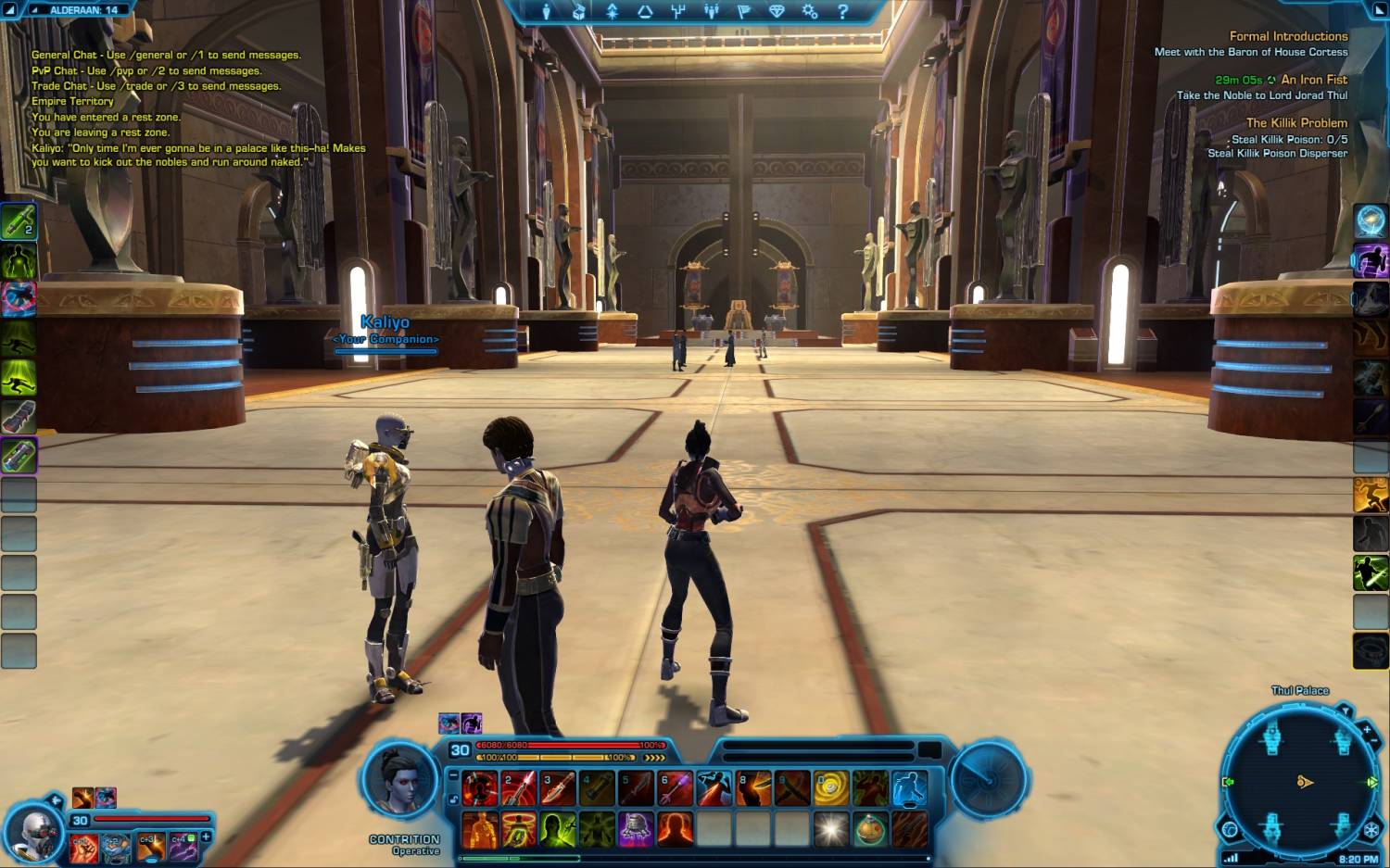This screenshot has height=868, width=1390.
Task: Open the galaxy map globe button
Action: [x=1231, y=829]
